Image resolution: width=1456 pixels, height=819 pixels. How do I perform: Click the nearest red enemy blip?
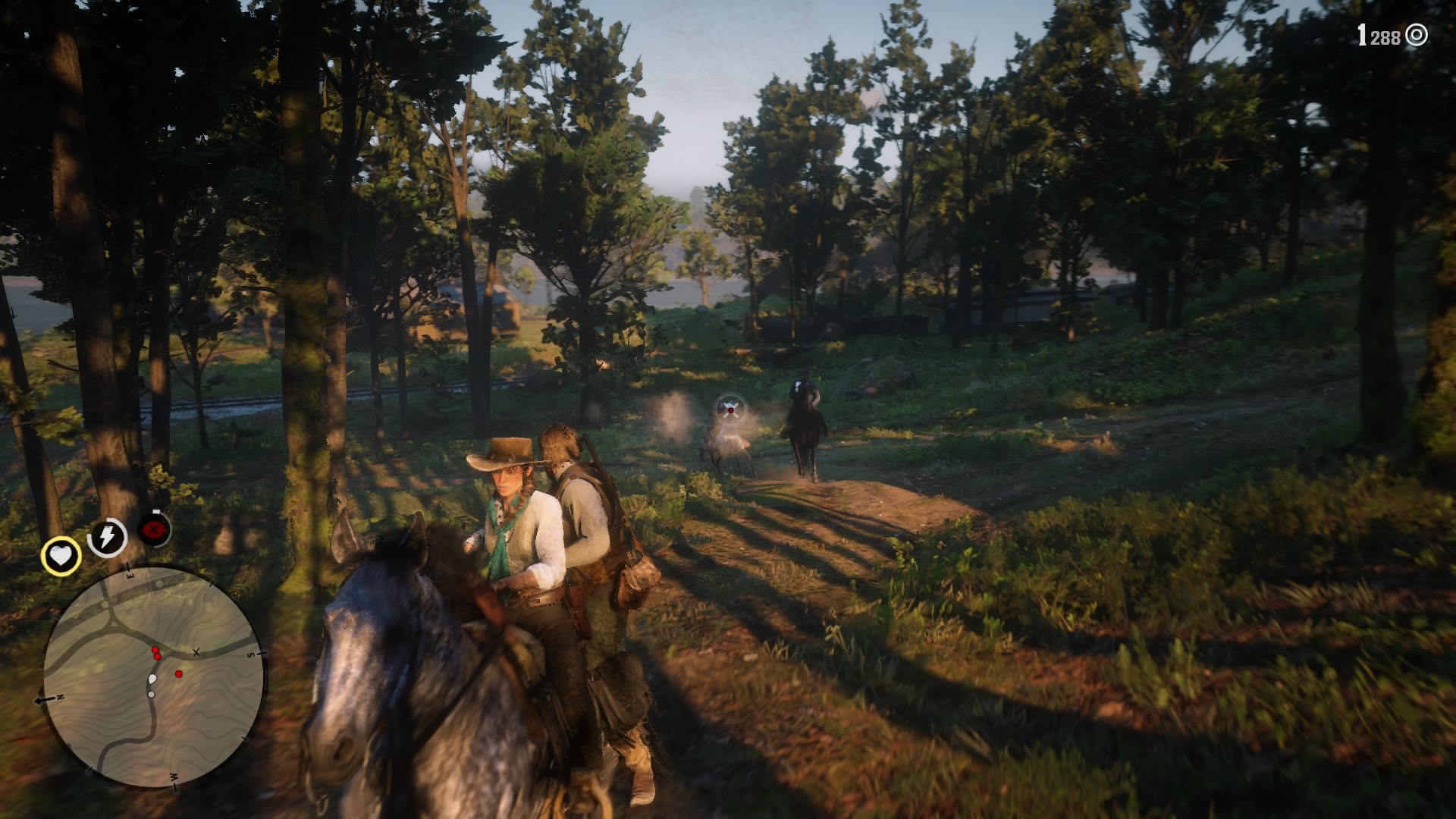[158, 657]
